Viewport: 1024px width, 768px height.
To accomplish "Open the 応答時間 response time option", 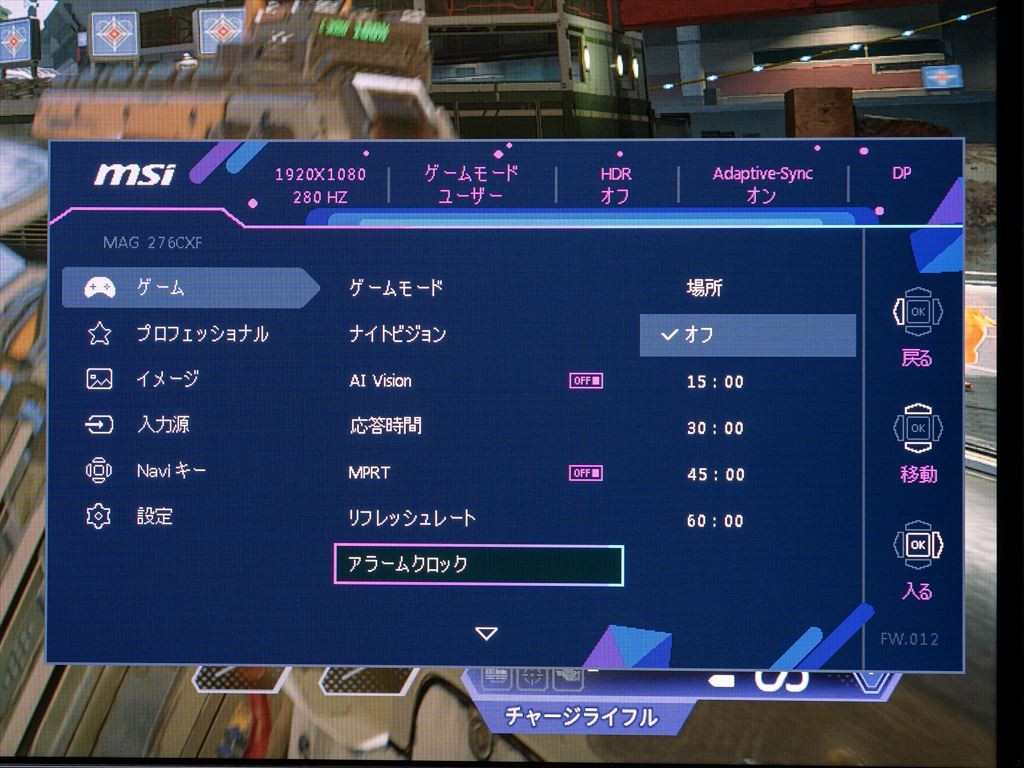I will (x=385, y=426).
